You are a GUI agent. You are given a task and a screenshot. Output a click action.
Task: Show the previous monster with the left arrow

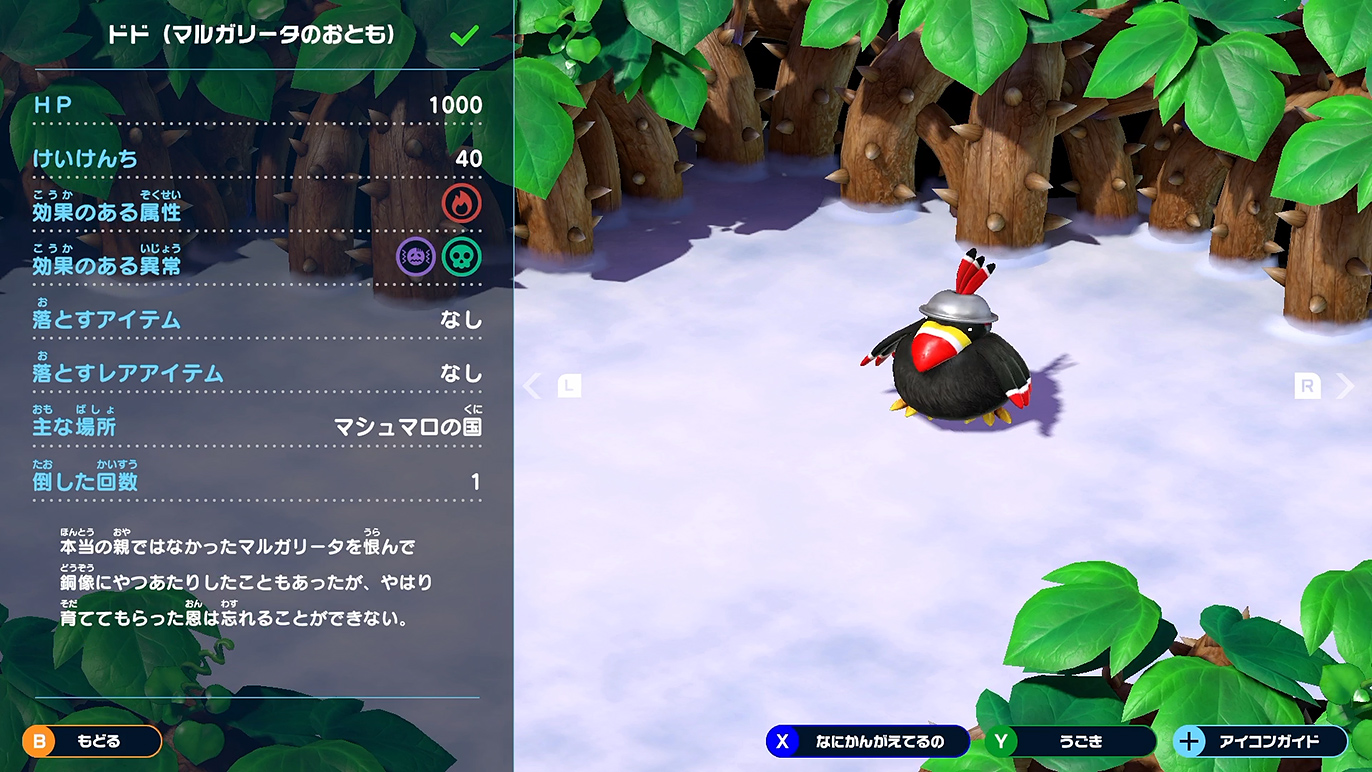click(533, 386)
